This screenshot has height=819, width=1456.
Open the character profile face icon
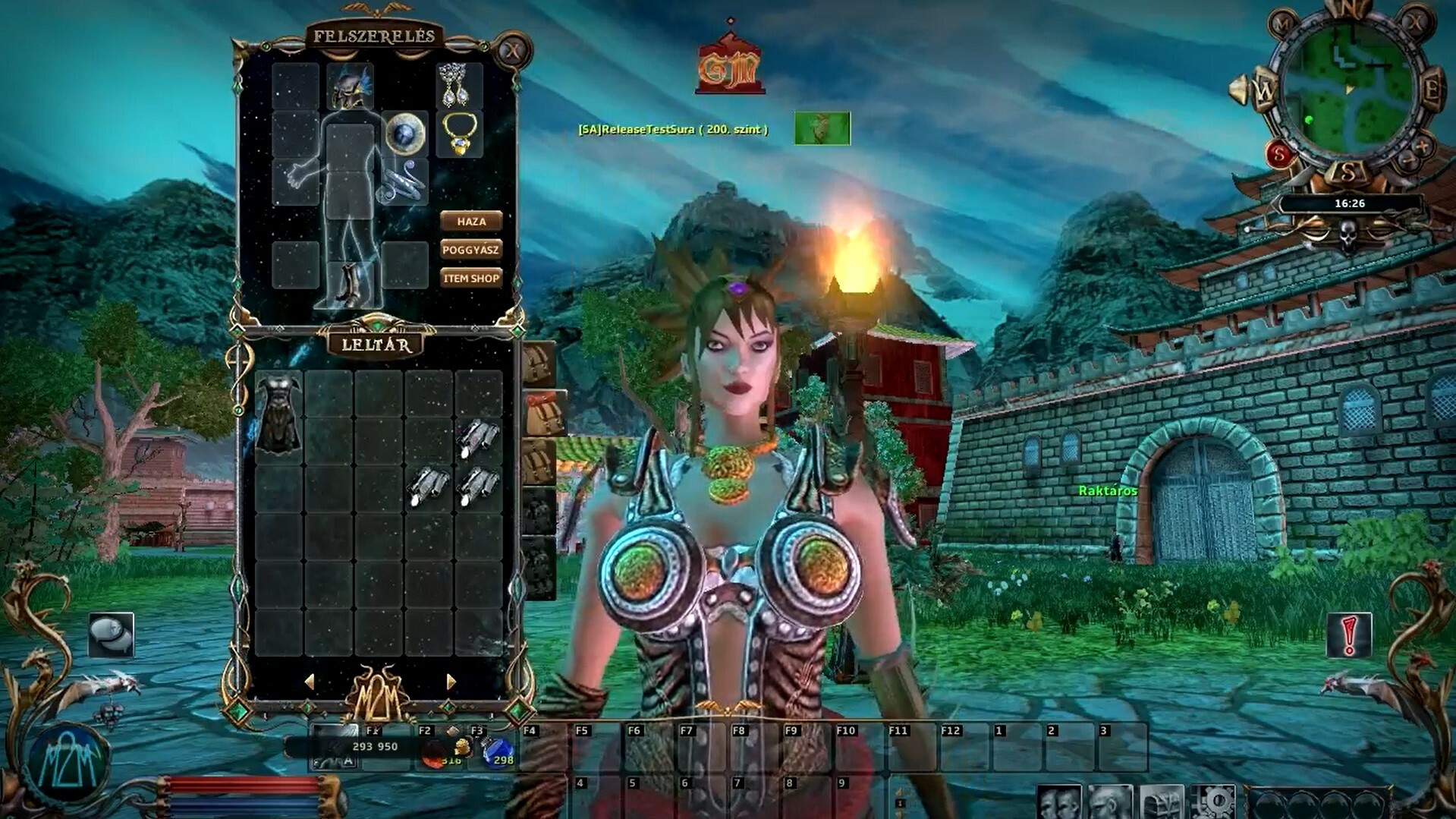click(1109, 802)
